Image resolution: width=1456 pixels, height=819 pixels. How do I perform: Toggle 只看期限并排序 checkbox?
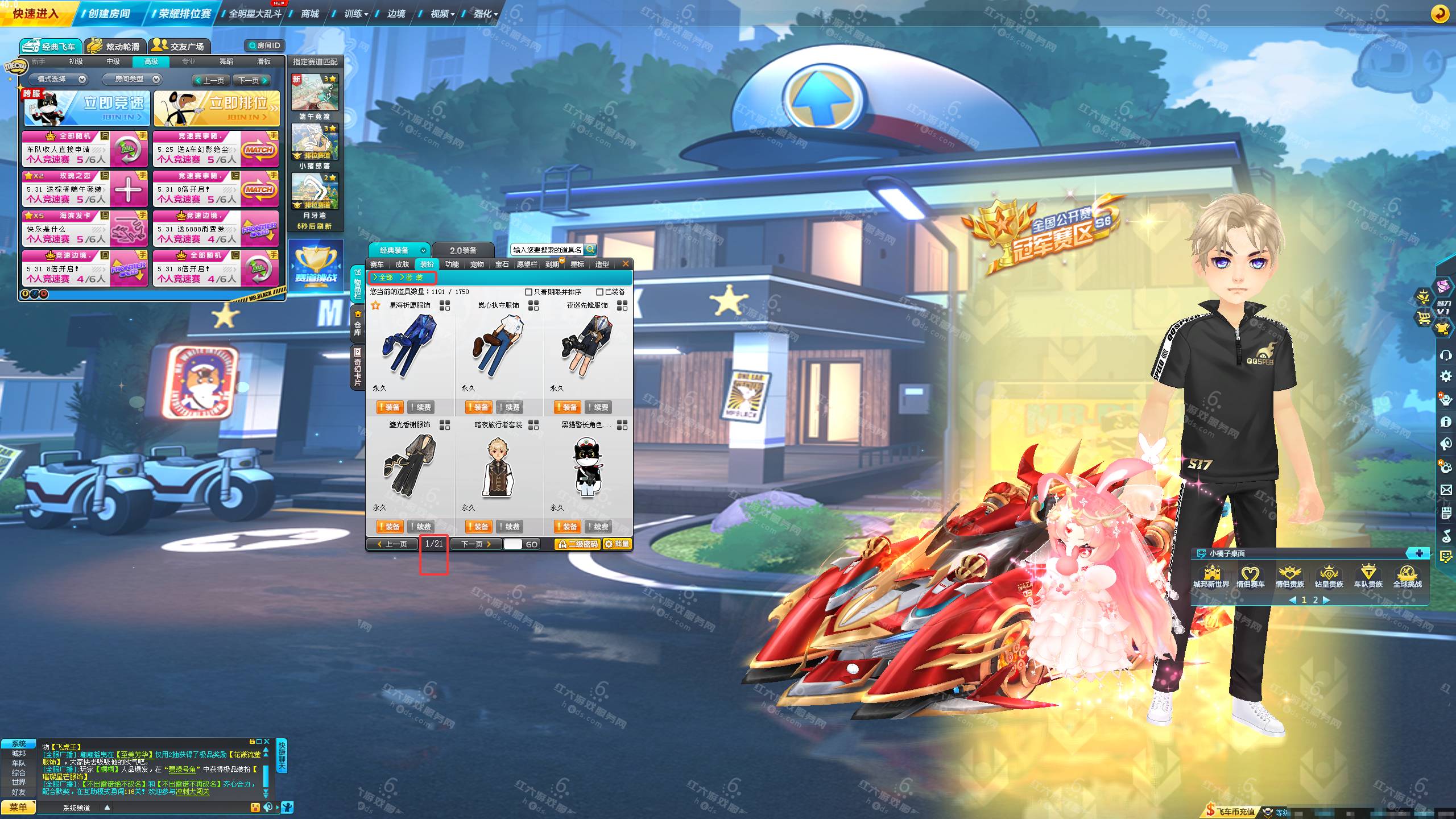pos(528,292)
